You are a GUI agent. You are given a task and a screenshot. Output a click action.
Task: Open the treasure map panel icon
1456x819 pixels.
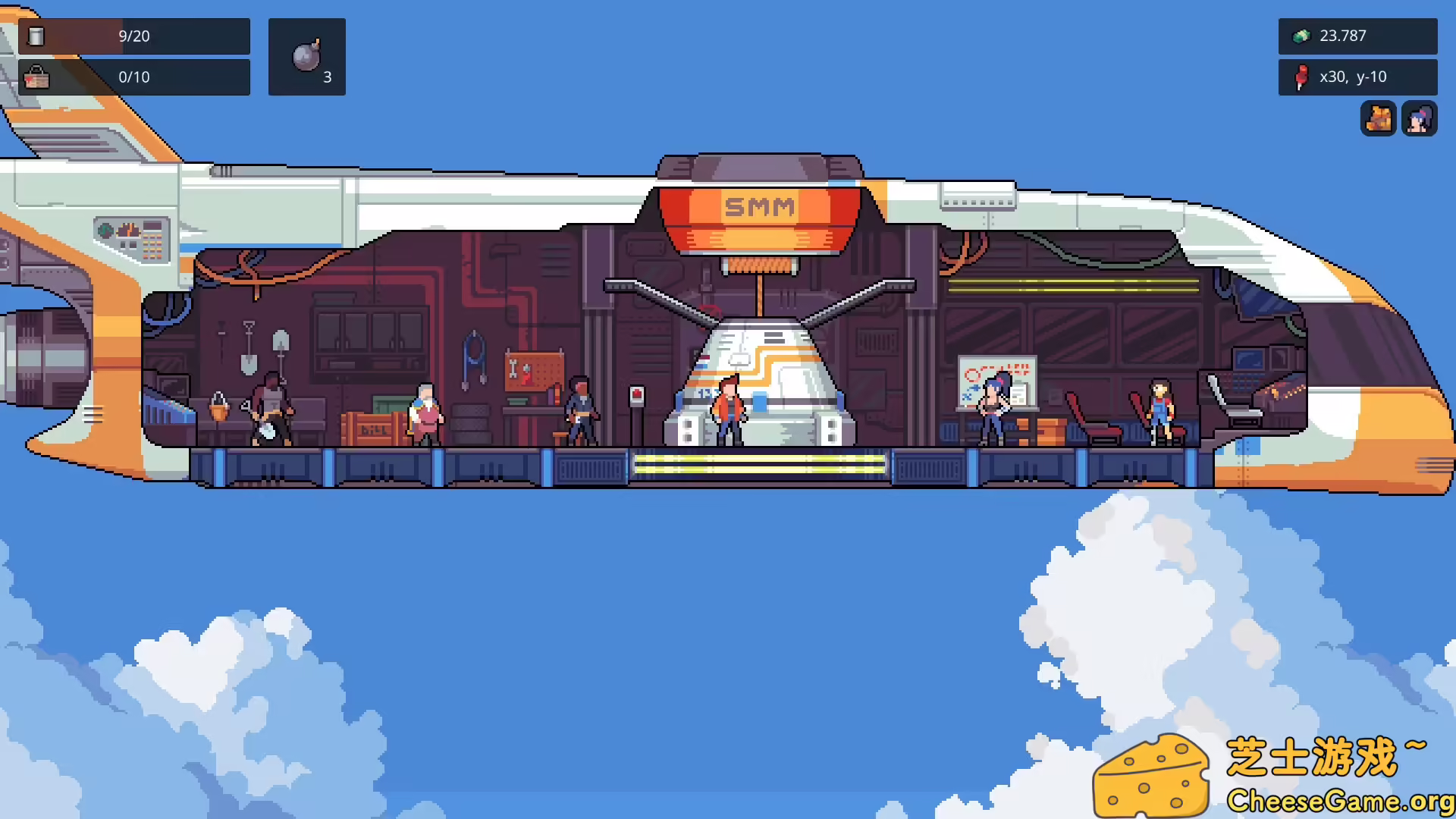(x=1378, y=119)
